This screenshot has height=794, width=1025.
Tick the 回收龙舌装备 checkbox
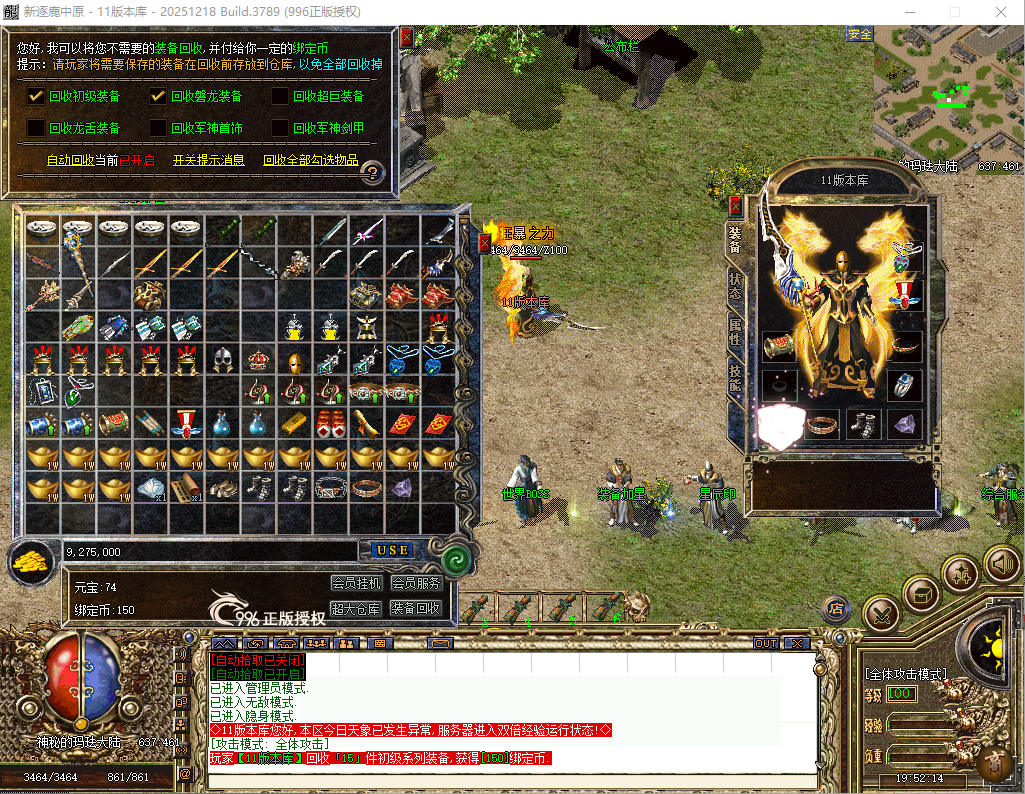(36, 128)
